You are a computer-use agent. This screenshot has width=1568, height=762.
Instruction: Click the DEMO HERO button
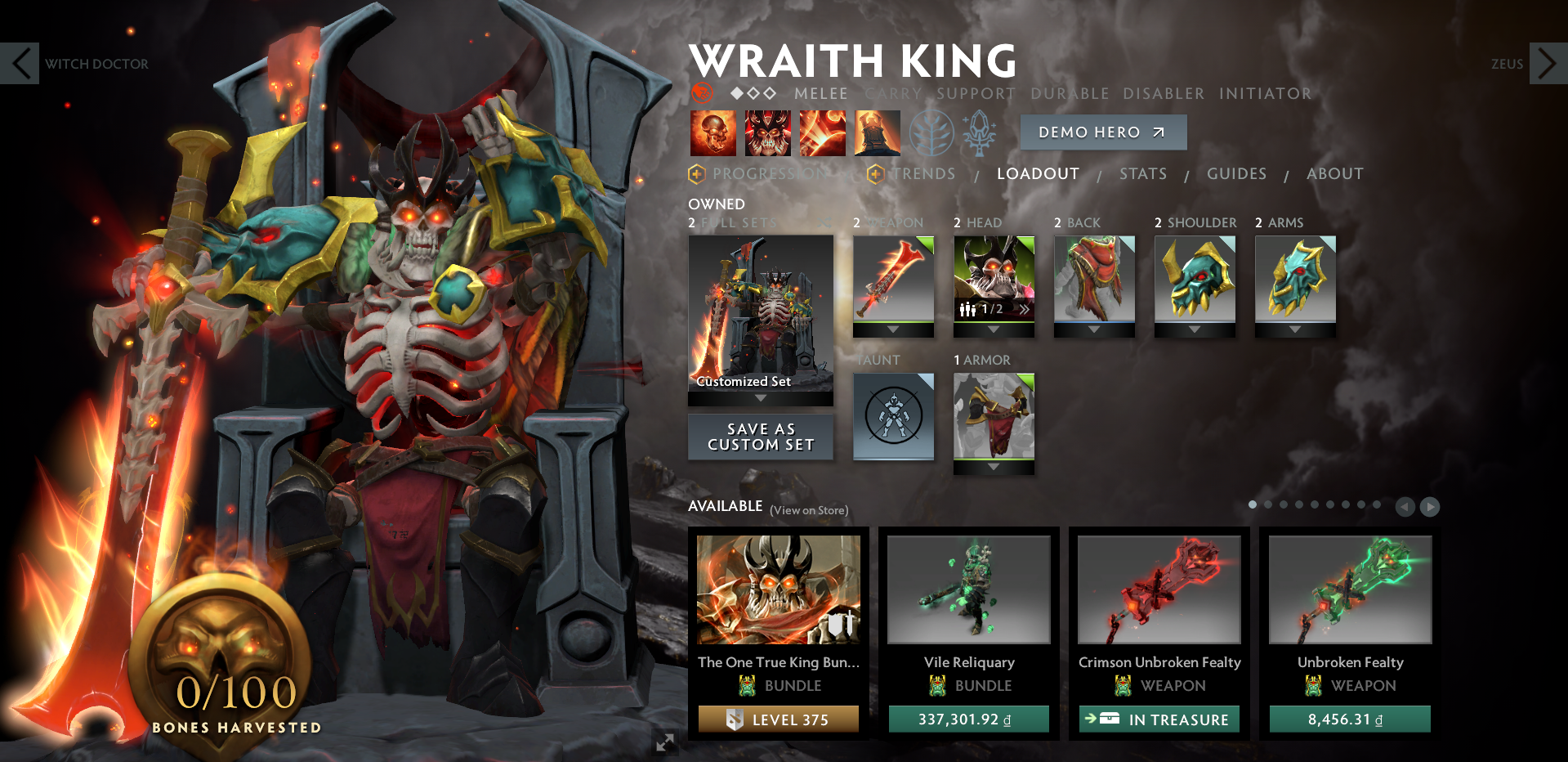[x=1103, y=132]
